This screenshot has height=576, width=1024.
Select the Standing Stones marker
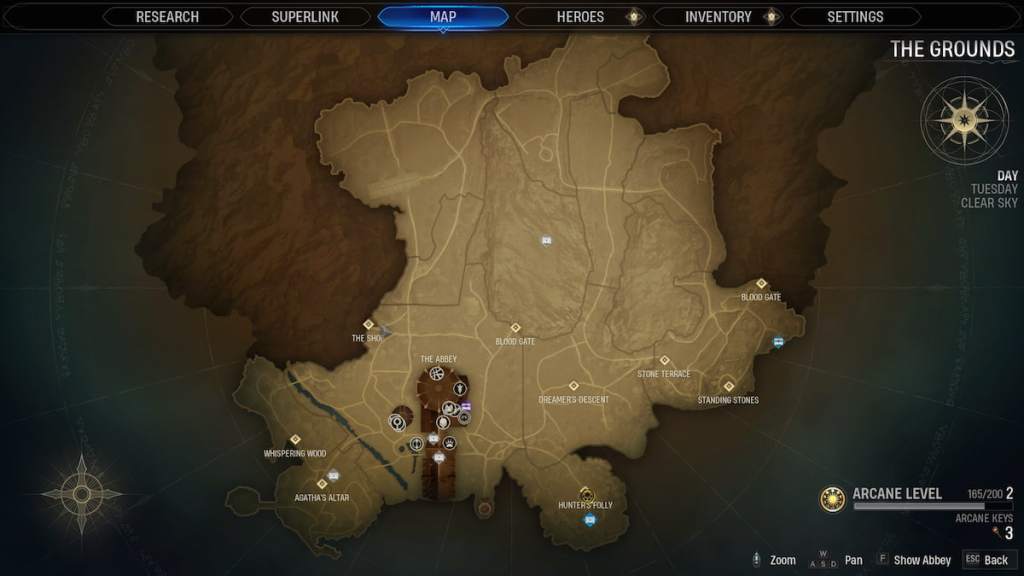[729, 387]
